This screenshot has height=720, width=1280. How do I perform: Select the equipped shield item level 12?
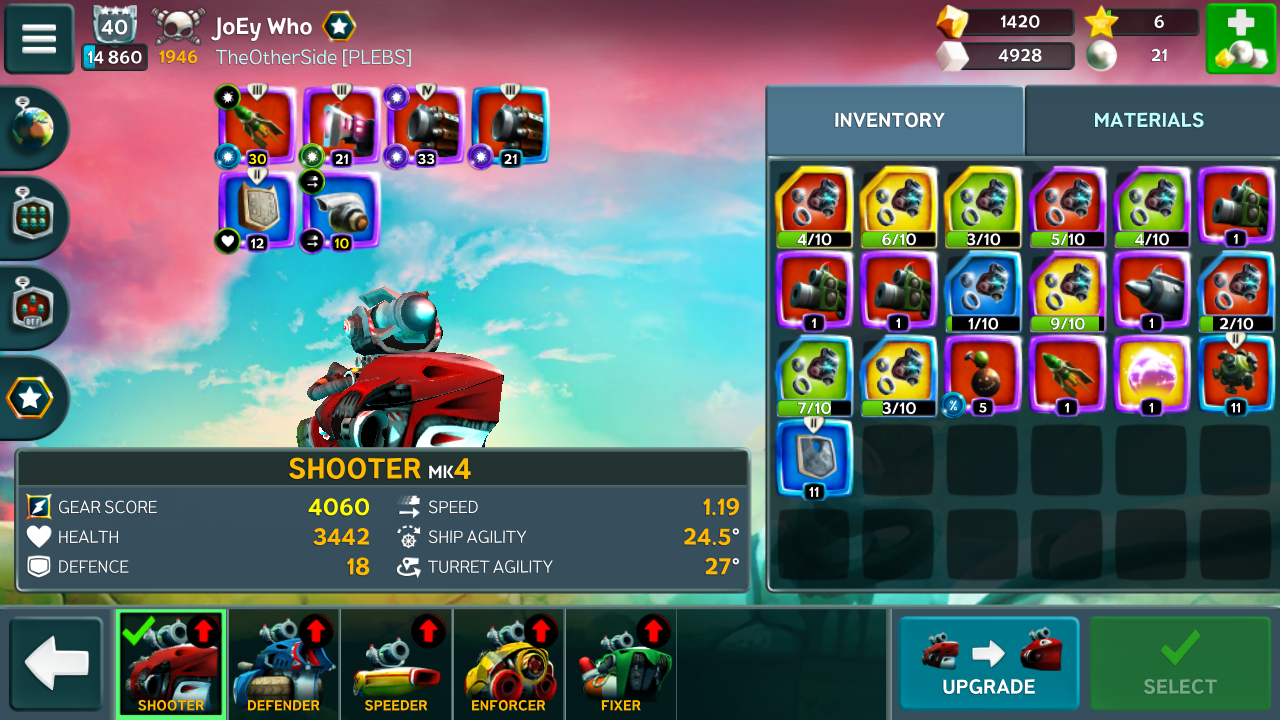[x=257, y=210]
